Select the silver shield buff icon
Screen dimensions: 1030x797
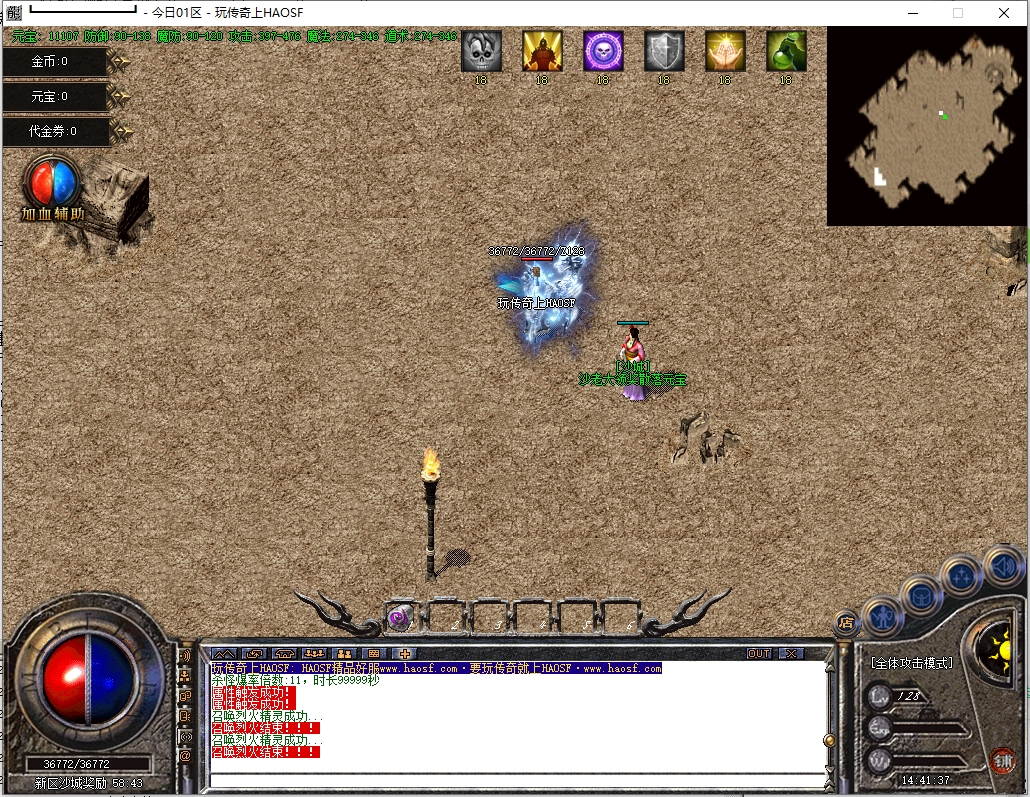pos(664,51)
